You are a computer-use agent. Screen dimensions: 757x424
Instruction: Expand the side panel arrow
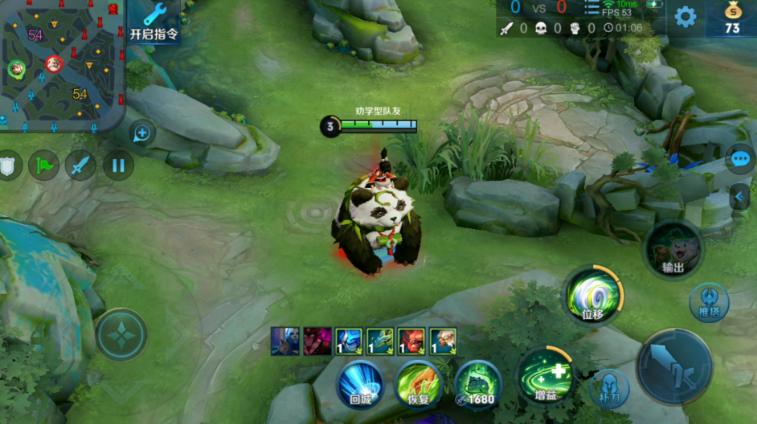[x=741, y=196]
